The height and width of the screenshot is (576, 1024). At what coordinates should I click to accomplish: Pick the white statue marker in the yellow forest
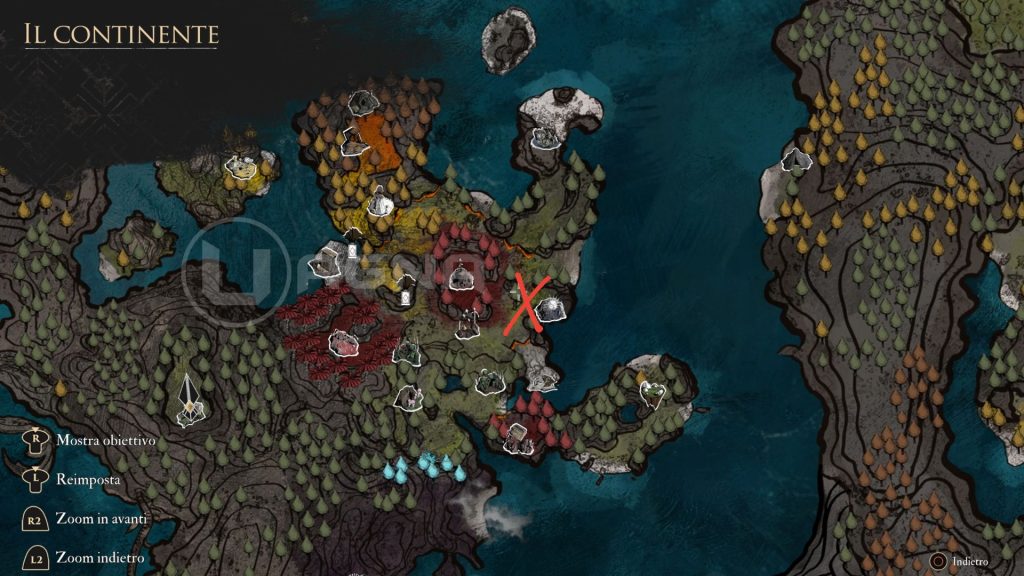tap(379, 201)
